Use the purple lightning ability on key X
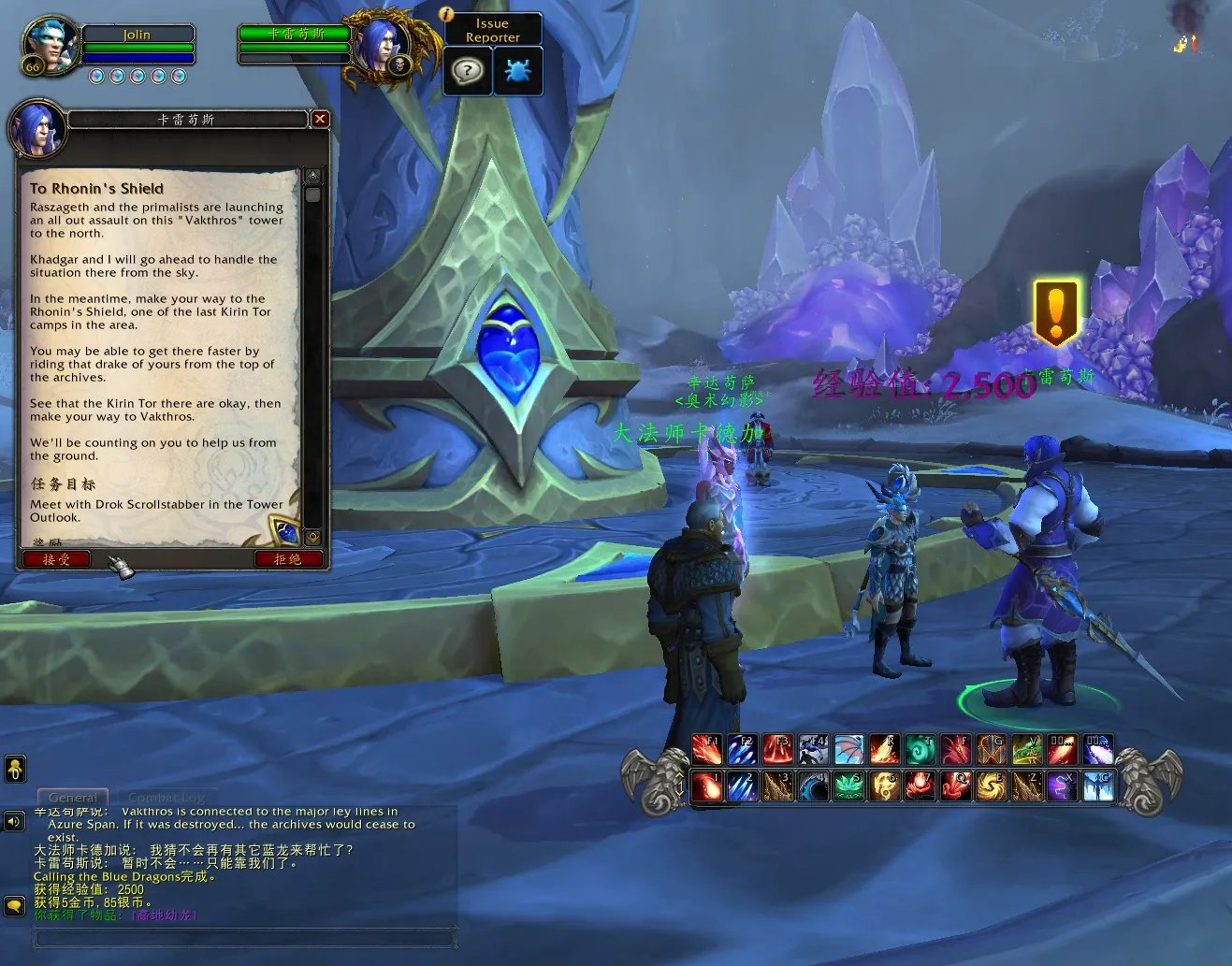The image size is (1232, 966). coord(1062,786)
